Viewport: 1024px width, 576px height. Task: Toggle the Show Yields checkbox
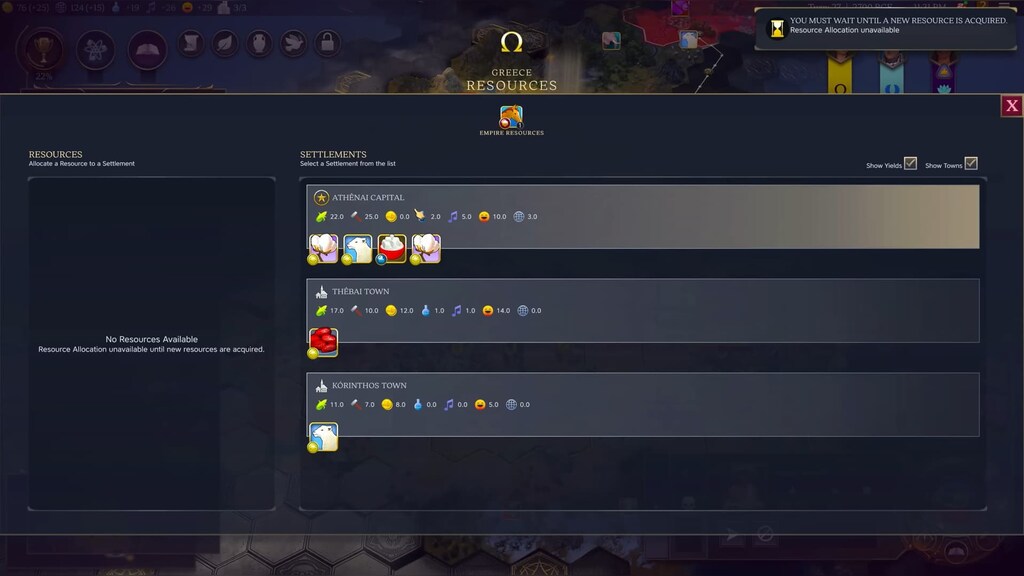tap(910, 163)
